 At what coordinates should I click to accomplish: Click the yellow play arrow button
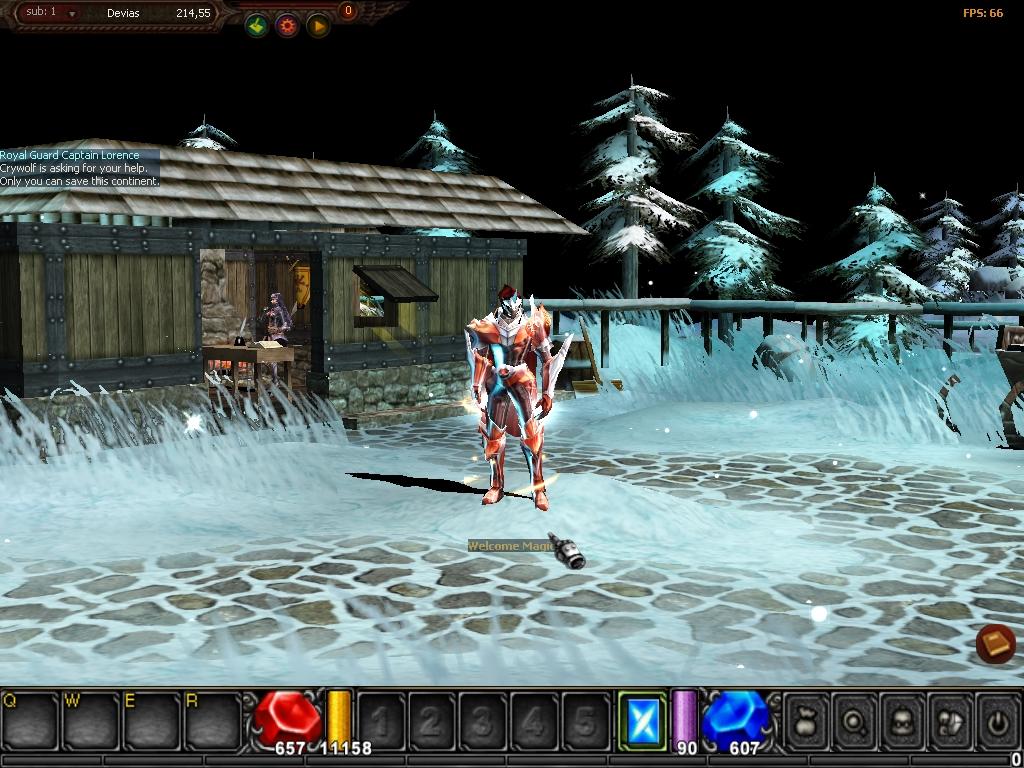click(x=318, y=27)
